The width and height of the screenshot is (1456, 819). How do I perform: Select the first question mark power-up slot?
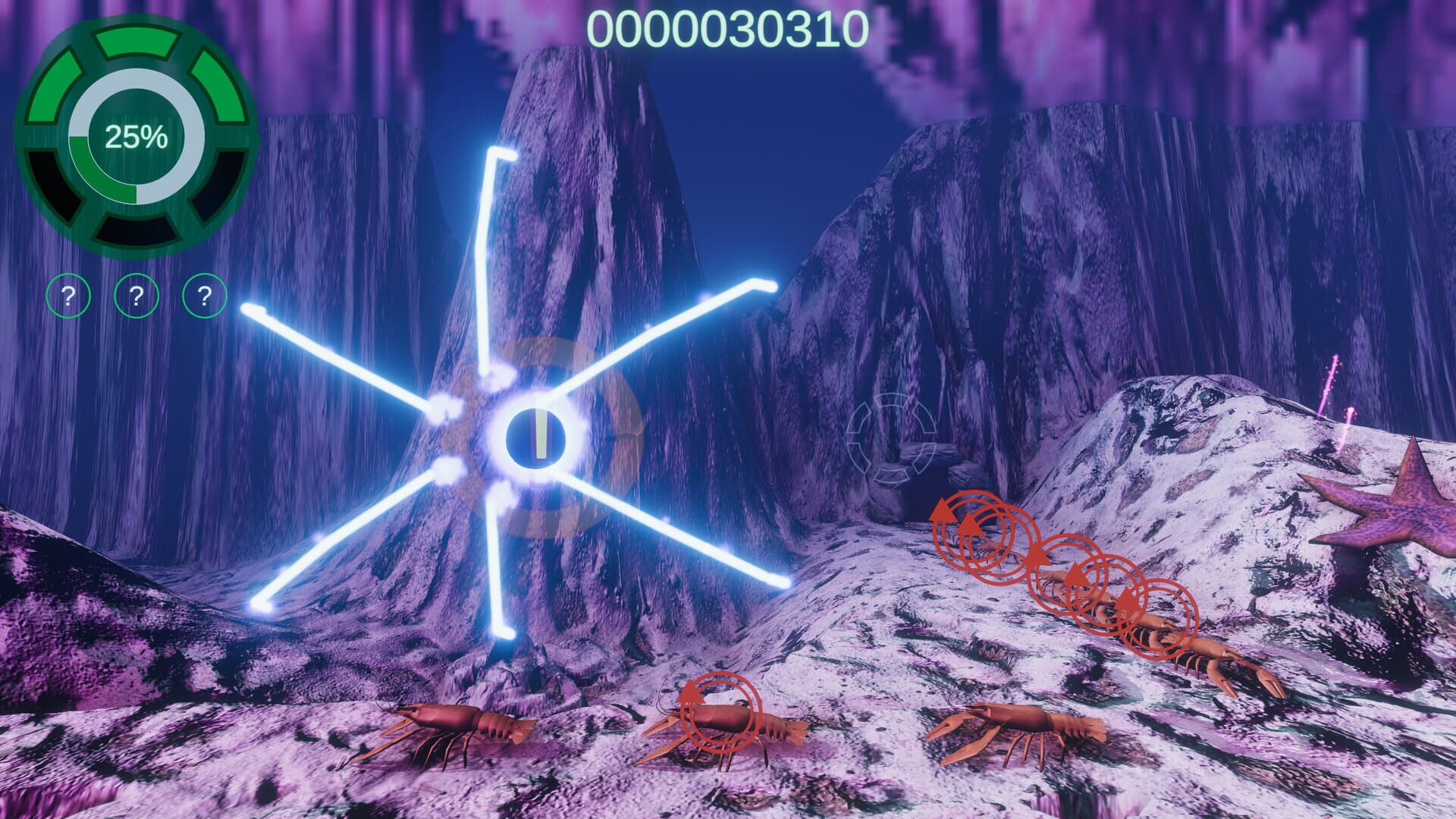pyautogui.click(x=70, y=294)
